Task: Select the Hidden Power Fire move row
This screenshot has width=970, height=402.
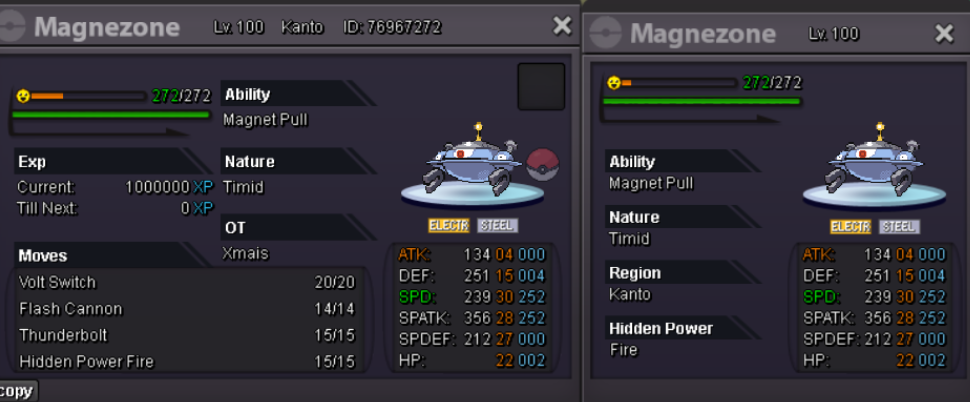Action: (x=186, y=361)
